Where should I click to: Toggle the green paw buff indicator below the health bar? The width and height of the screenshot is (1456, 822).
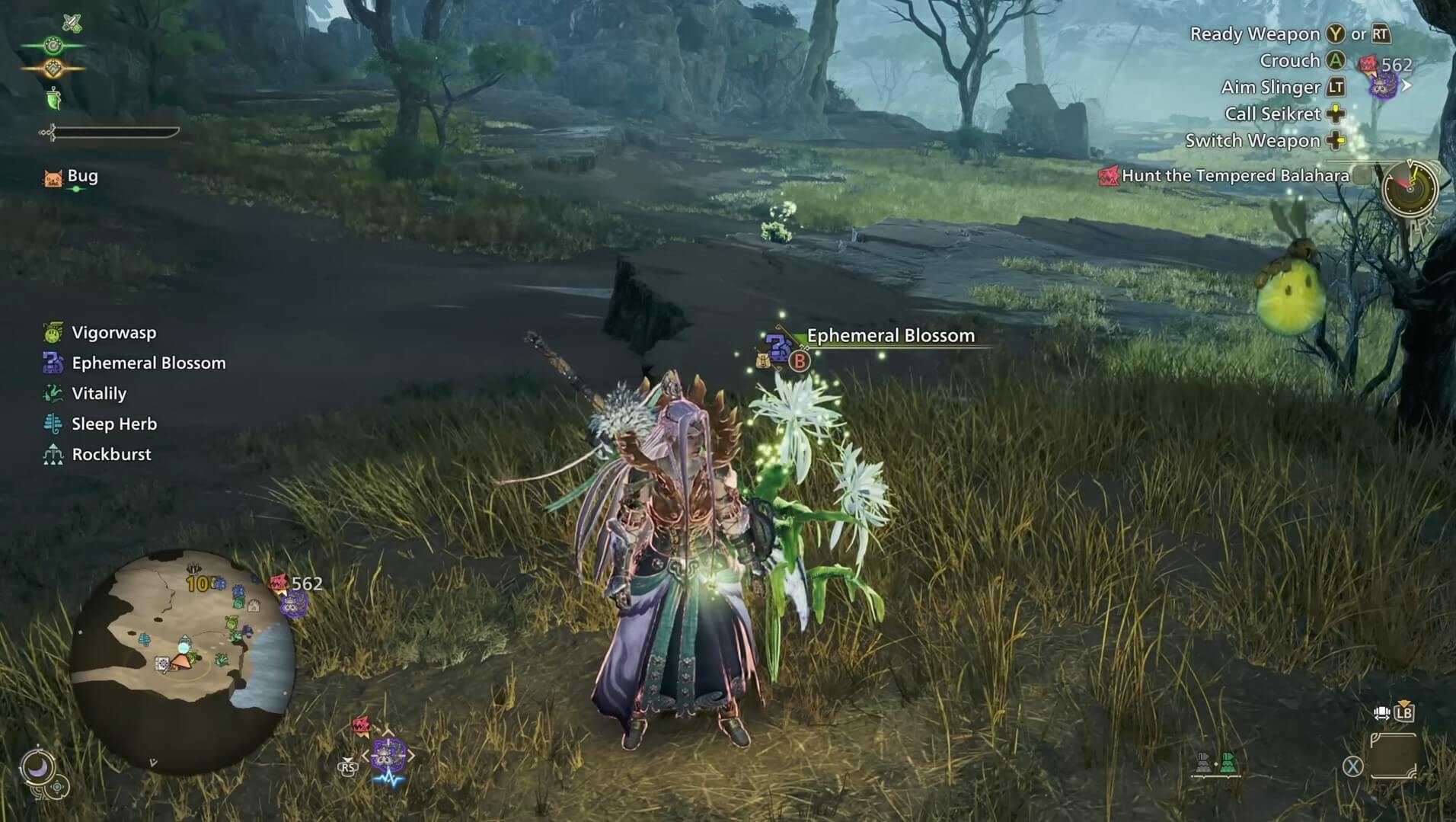(x=55, y=99)
